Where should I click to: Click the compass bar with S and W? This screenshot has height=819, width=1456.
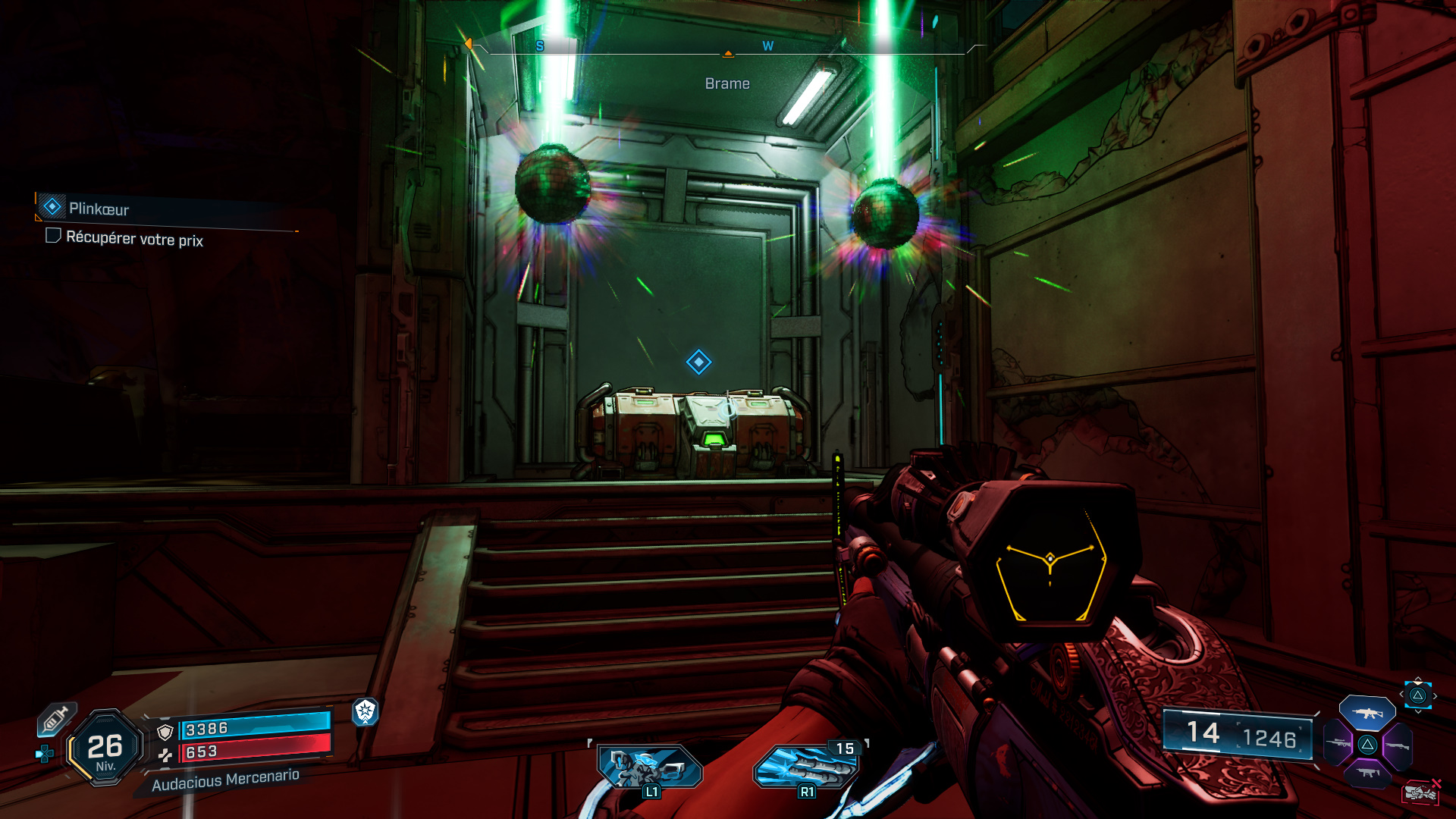728,47
